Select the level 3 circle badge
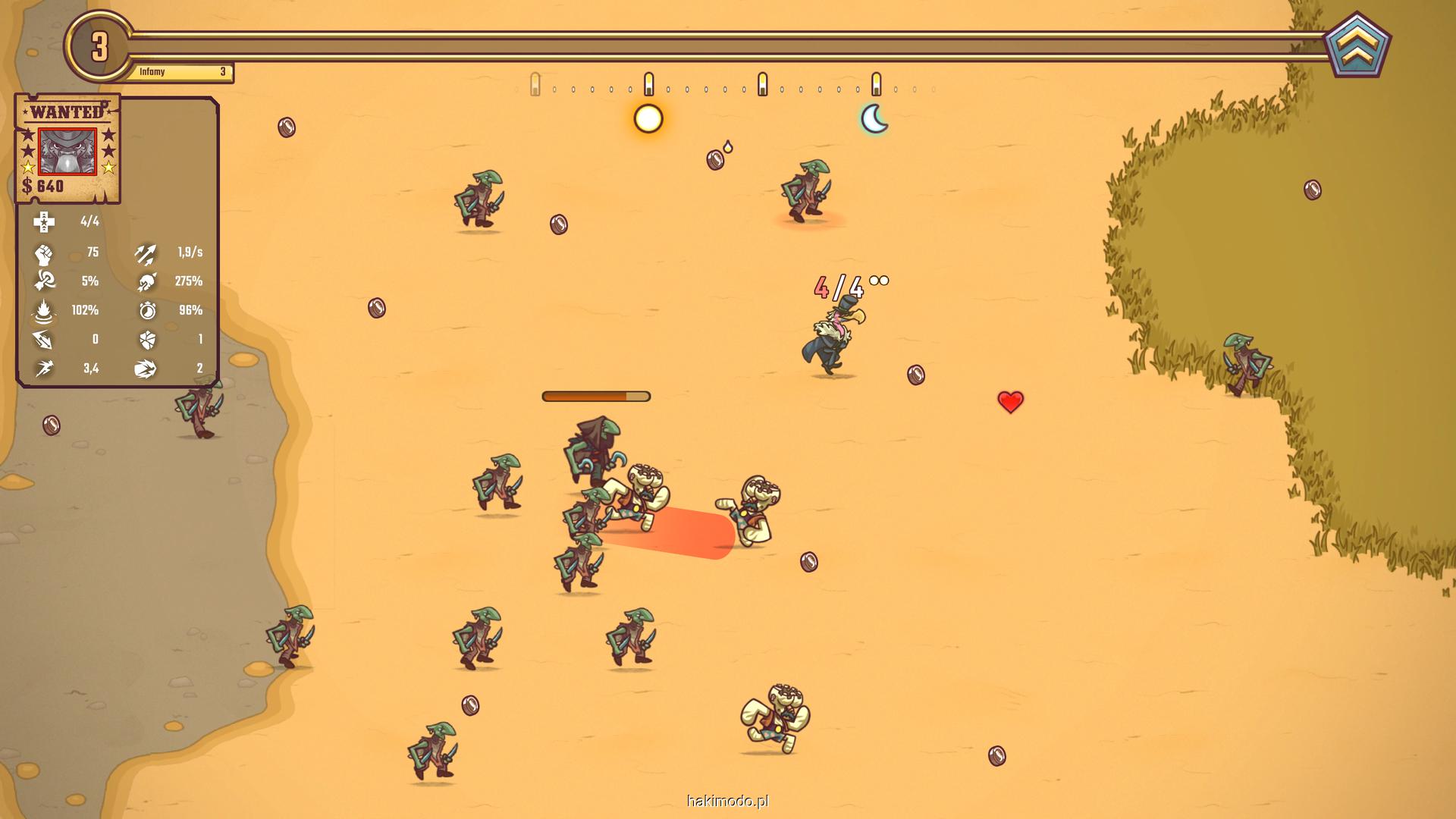The image size is (1456, 819). tap(100, 47)
